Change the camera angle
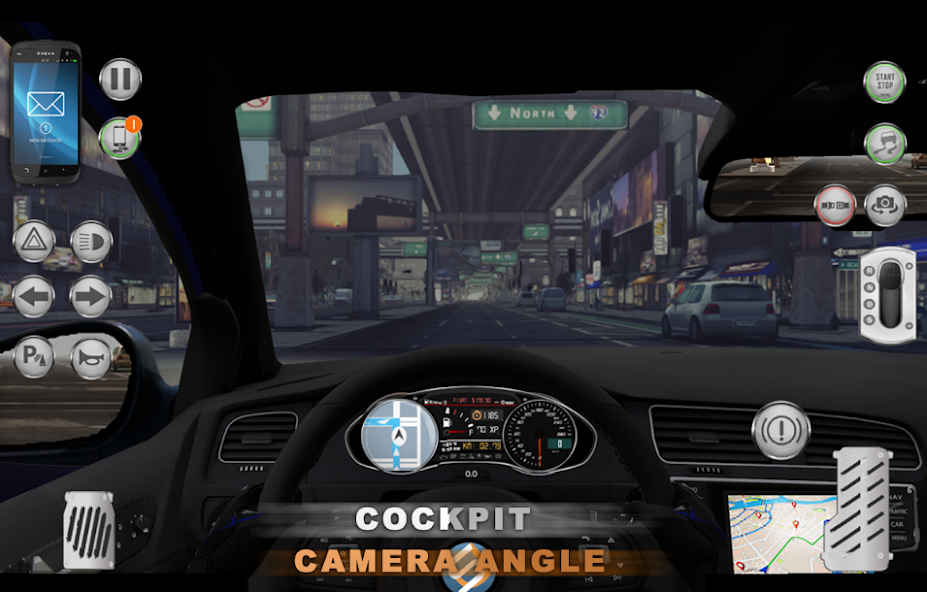This screenshot has width=927, height=592. pos(885,205)
